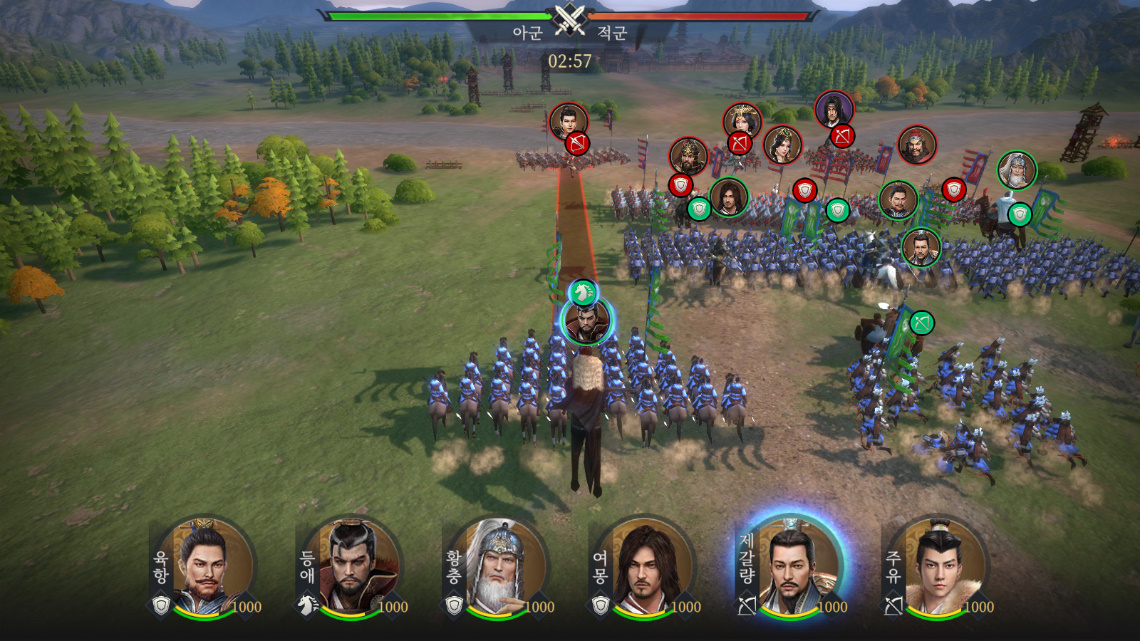
Task: Select the blue-ringed cavalry commander portrait marker
Action: tap(587, 322)
